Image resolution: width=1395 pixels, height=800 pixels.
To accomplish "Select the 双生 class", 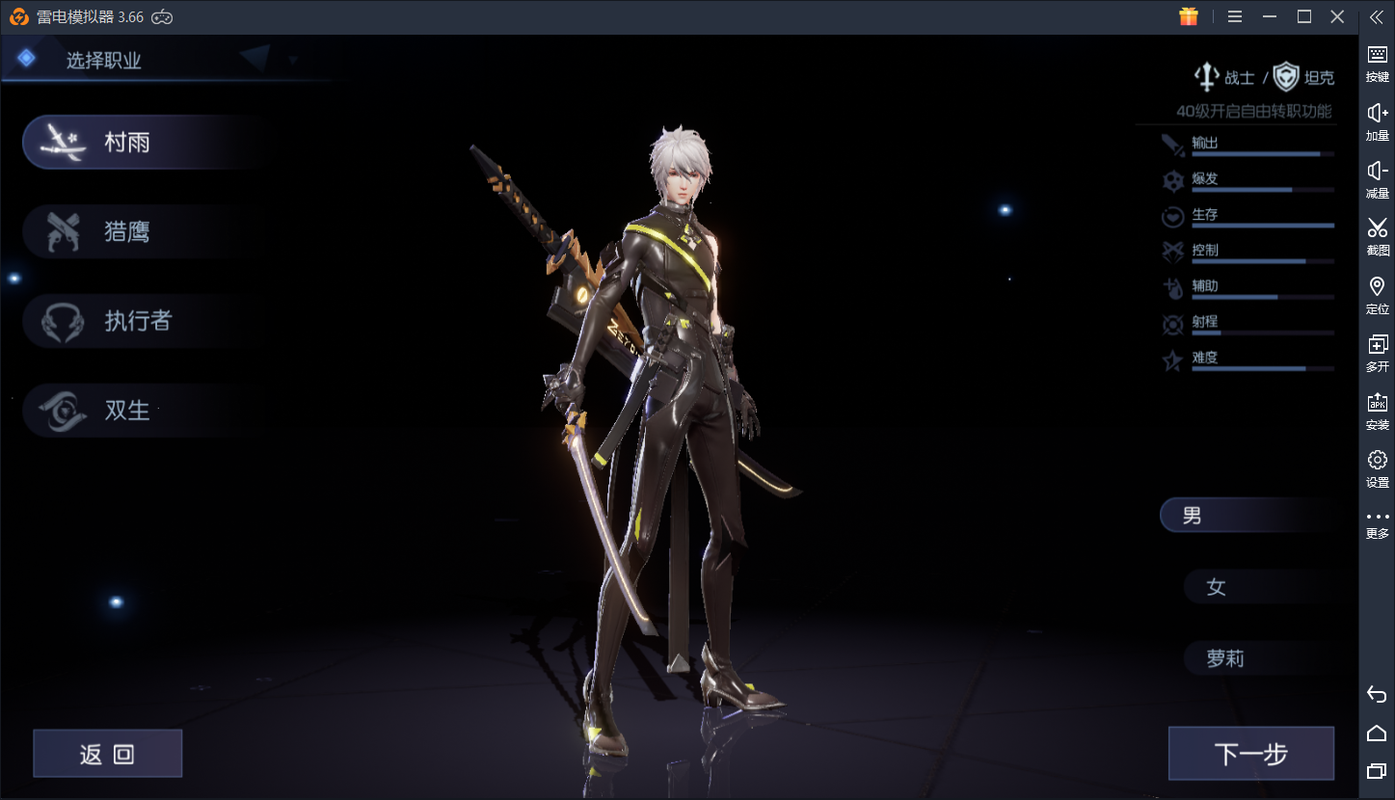I will (x=125, y=410).
